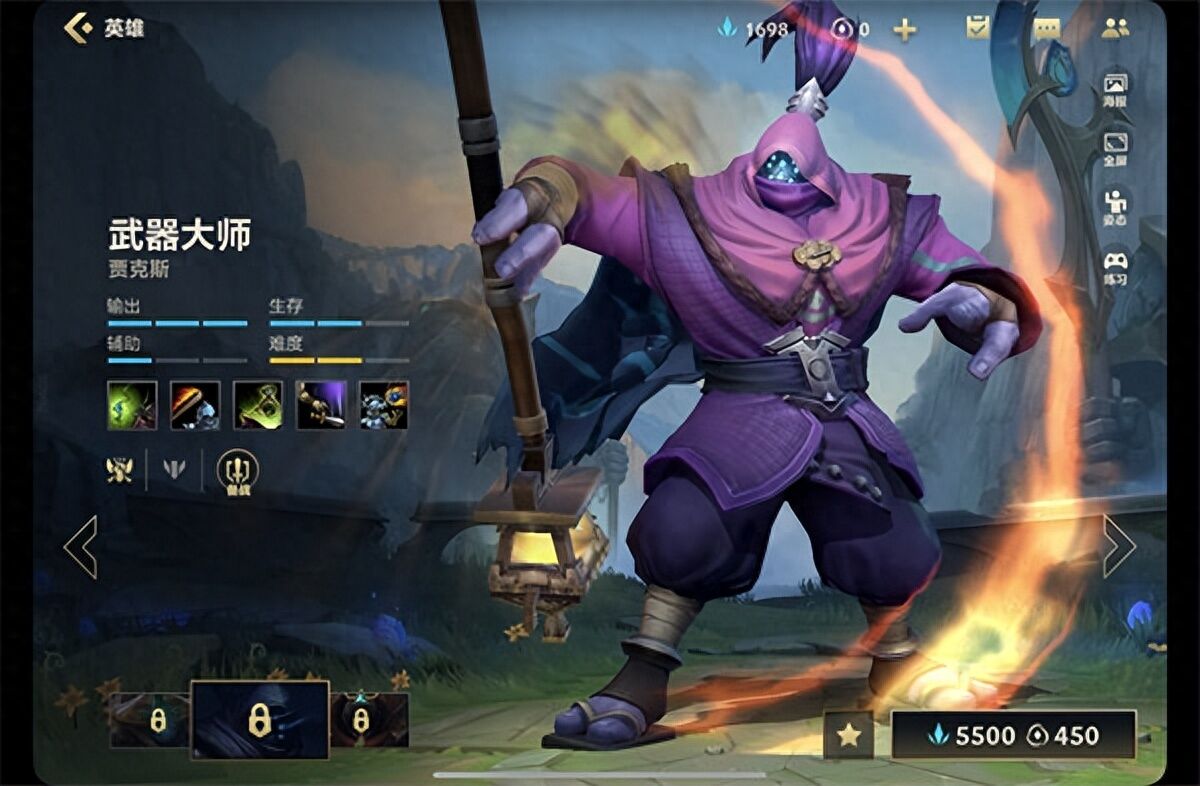Viewport: 1200px width, 786px height.
Task: Select the green glowing passive ability icon
Action: click(x=132, y=405)
